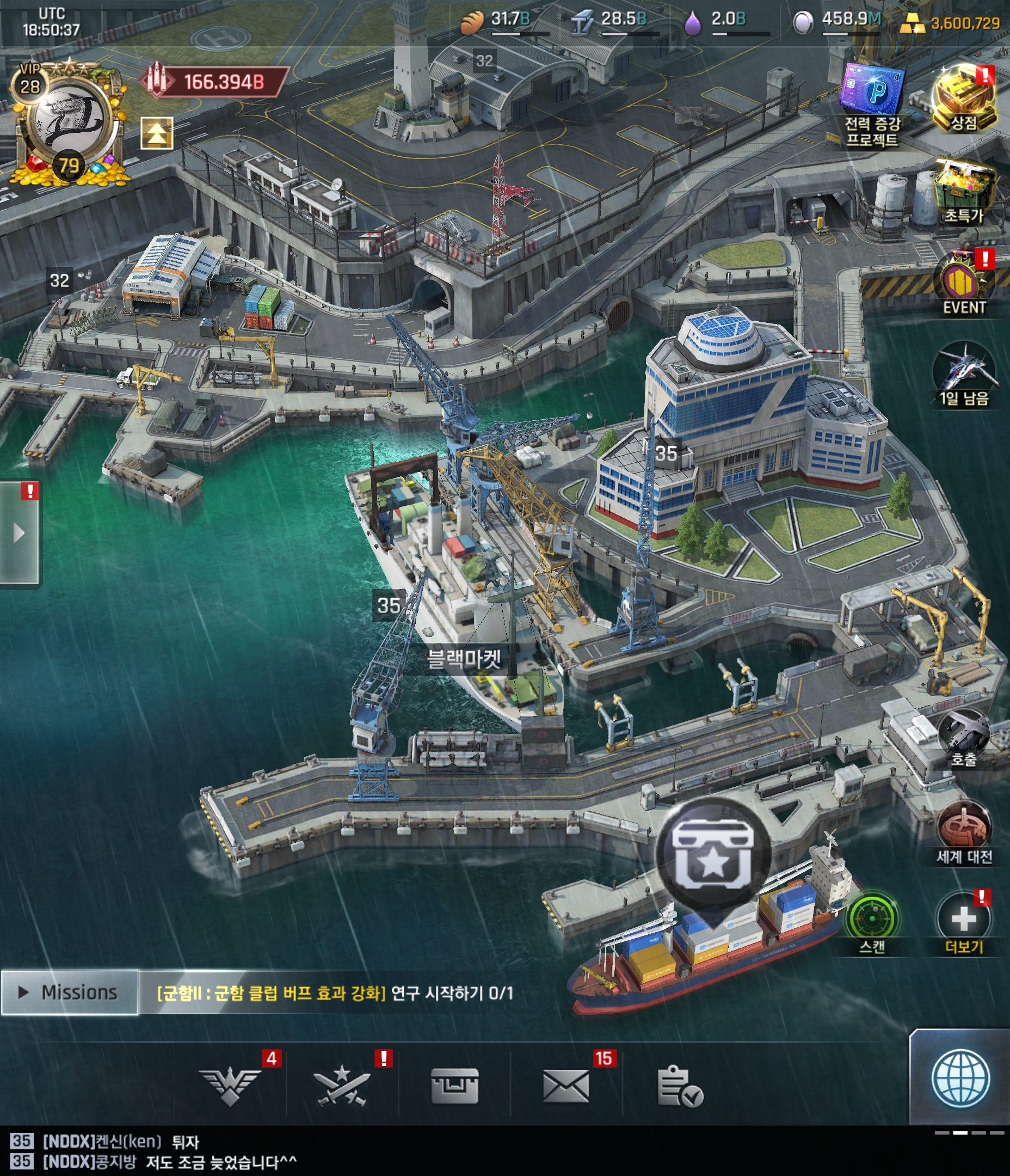1010x1176 pixels.
Task: Open the 1일 남음 jet offer
Action: tap(964, 375)
